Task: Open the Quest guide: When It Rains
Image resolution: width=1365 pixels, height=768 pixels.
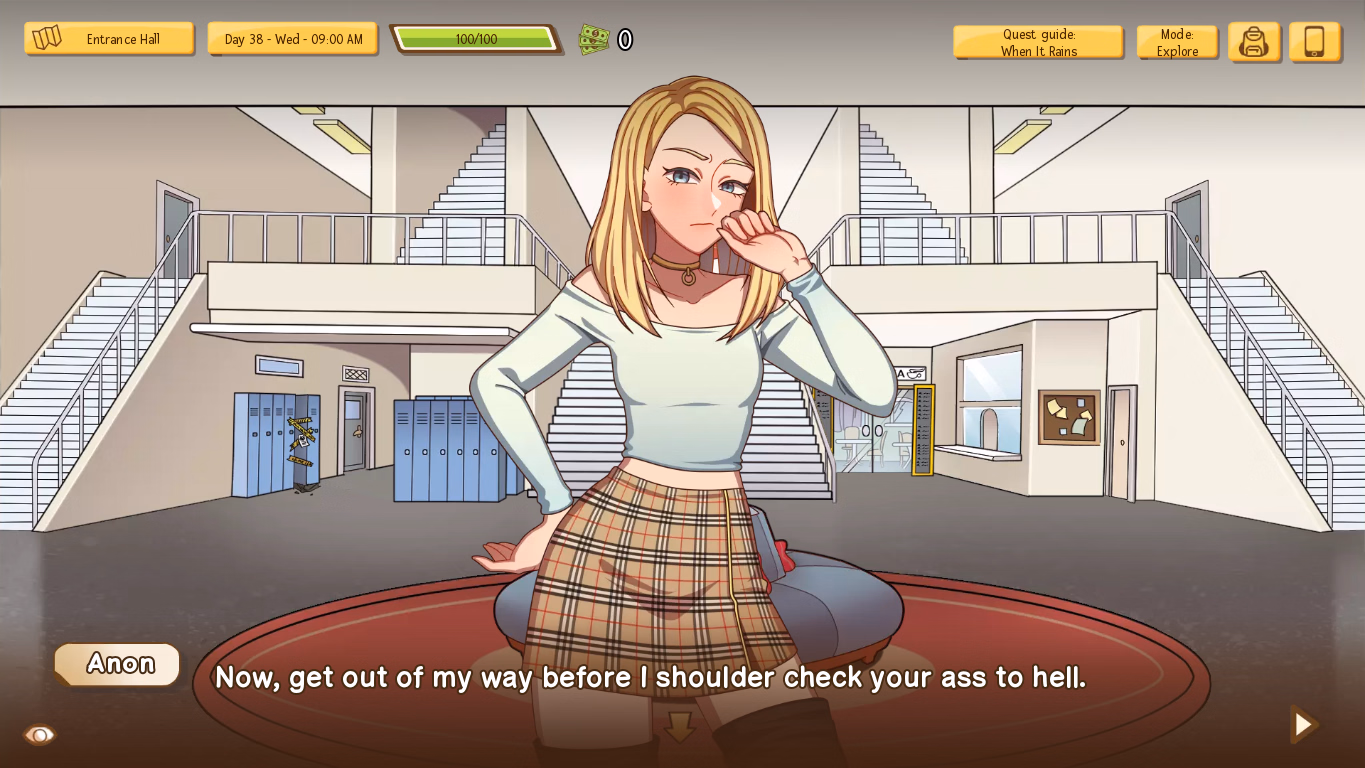Action: tap(1038, 42)
